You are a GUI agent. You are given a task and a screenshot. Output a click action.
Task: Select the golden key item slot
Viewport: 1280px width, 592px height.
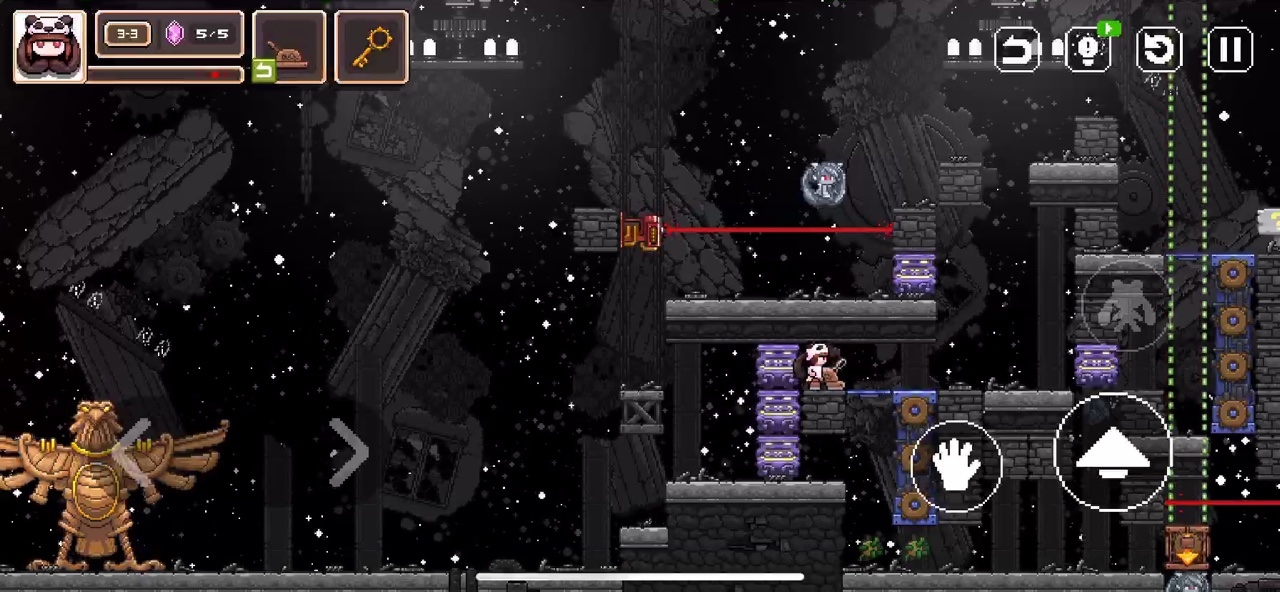pyautogui.click(x=371, y=46)
